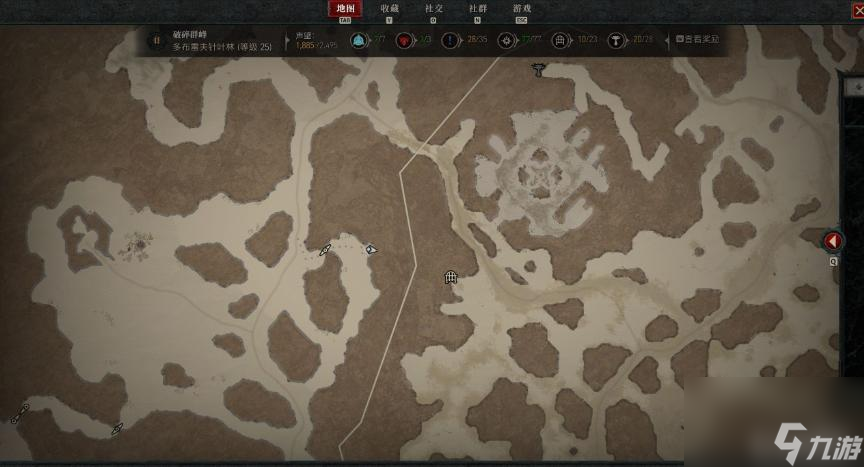
Task: Click the dungeon gate progress icon in the top bar
Action: click(x=560, y=41)
